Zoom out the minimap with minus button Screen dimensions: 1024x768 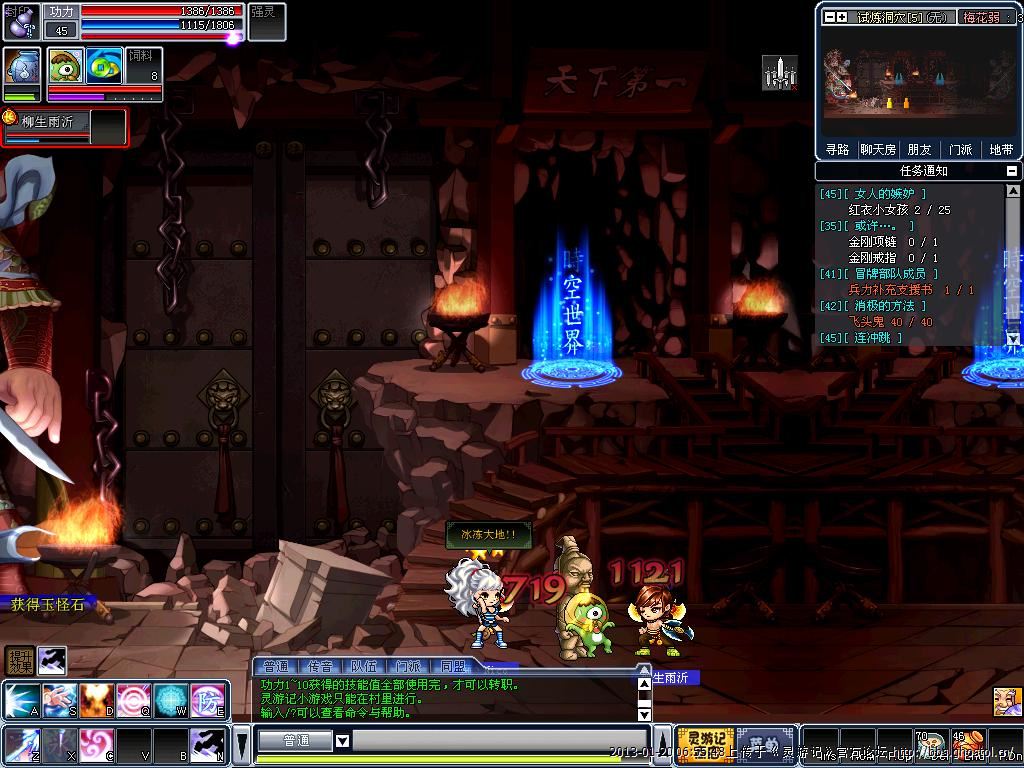coord(830,17)
